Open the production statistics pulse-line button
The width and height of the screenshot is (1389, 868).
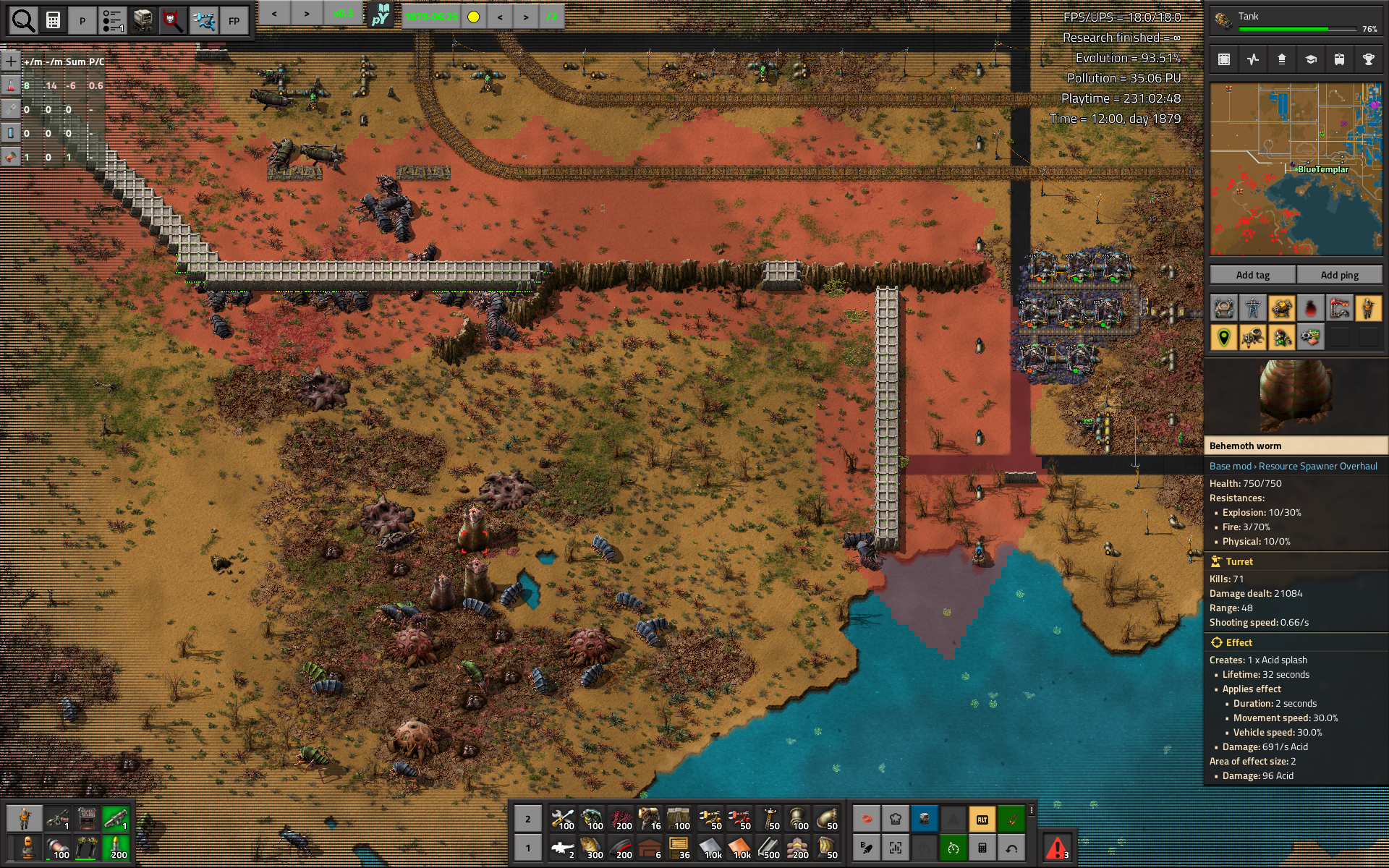1252,59
